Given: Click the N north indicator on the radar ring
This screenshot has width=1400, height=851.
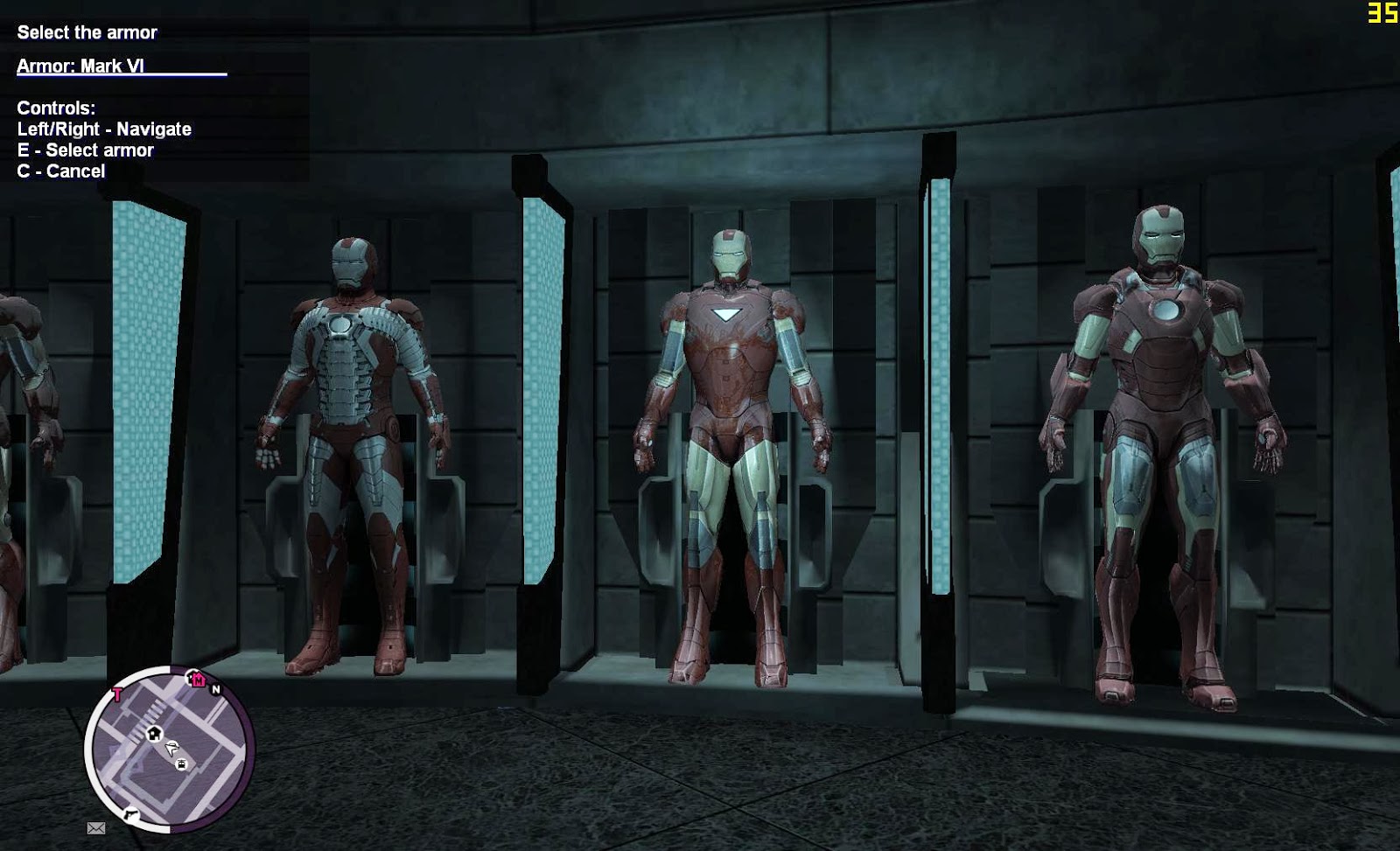Looking at the screenshot, I should (216, 688).
